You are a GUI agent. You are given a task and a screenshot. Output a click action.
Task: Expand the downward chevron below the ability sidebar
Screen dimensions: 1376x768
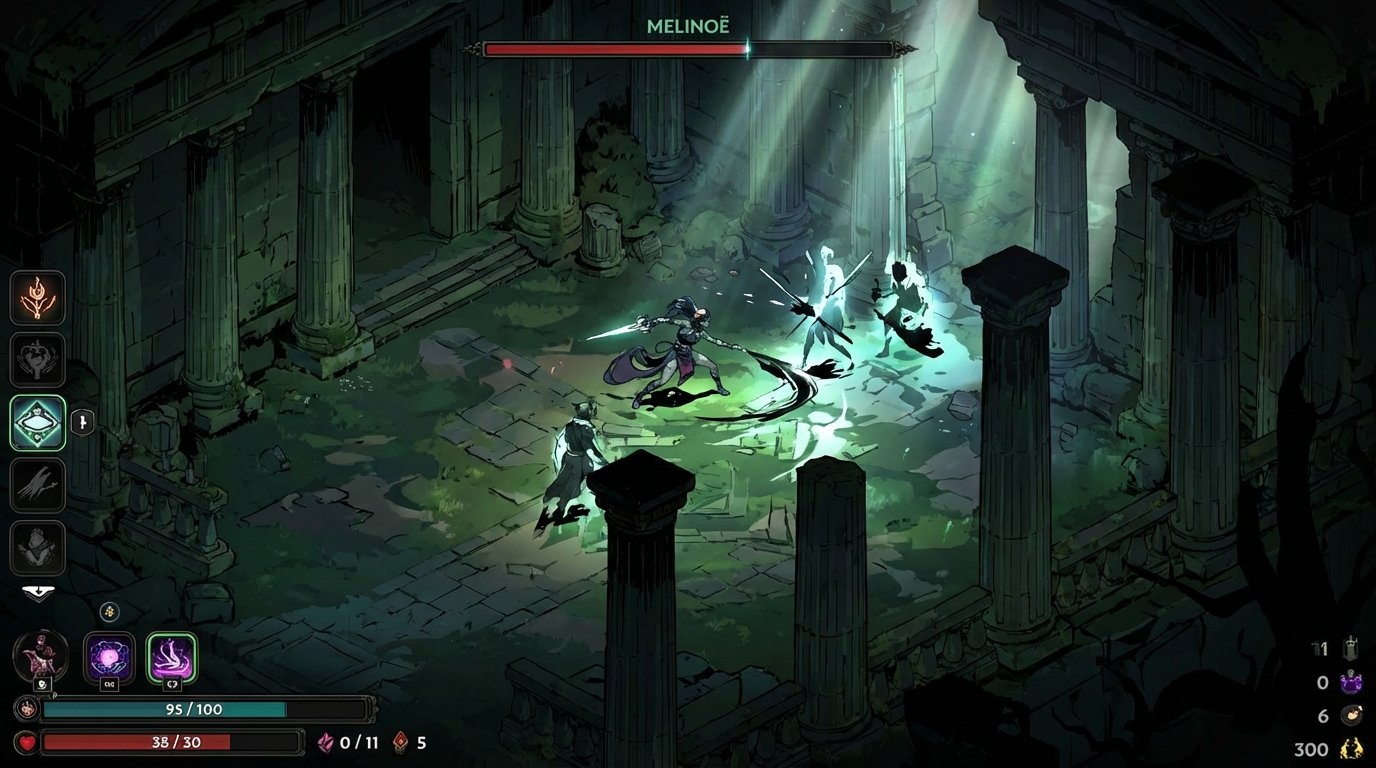pos(38,592)
